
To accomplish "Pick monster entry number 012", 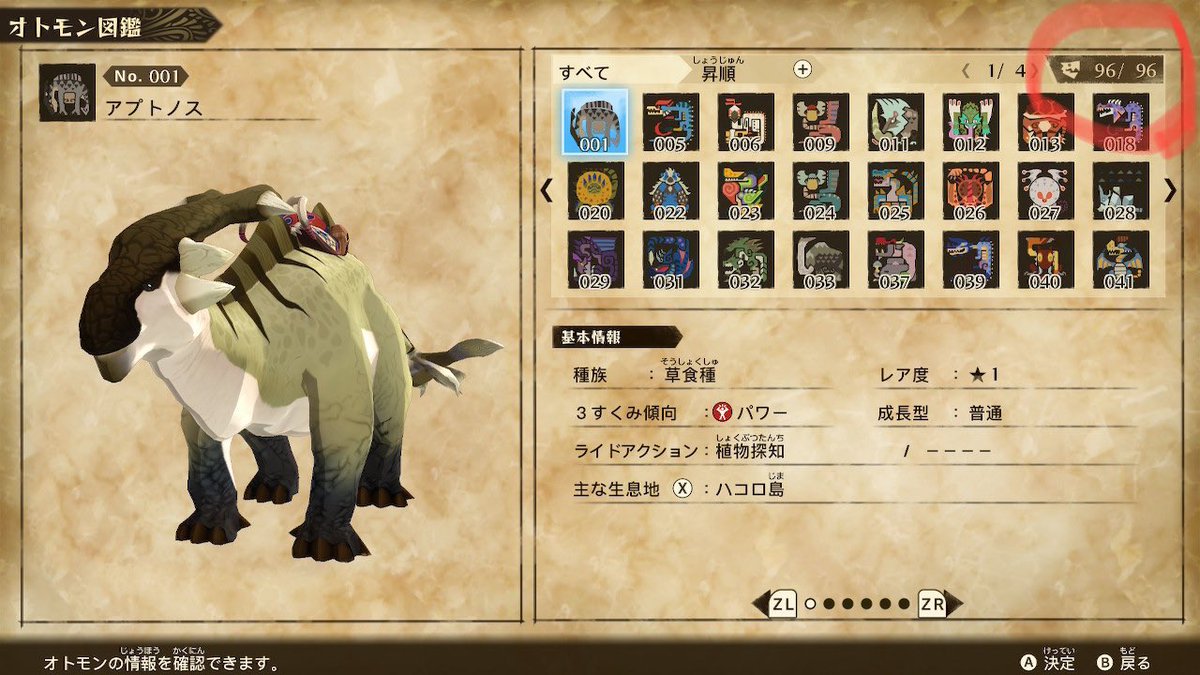I will [x=970, y=122].
